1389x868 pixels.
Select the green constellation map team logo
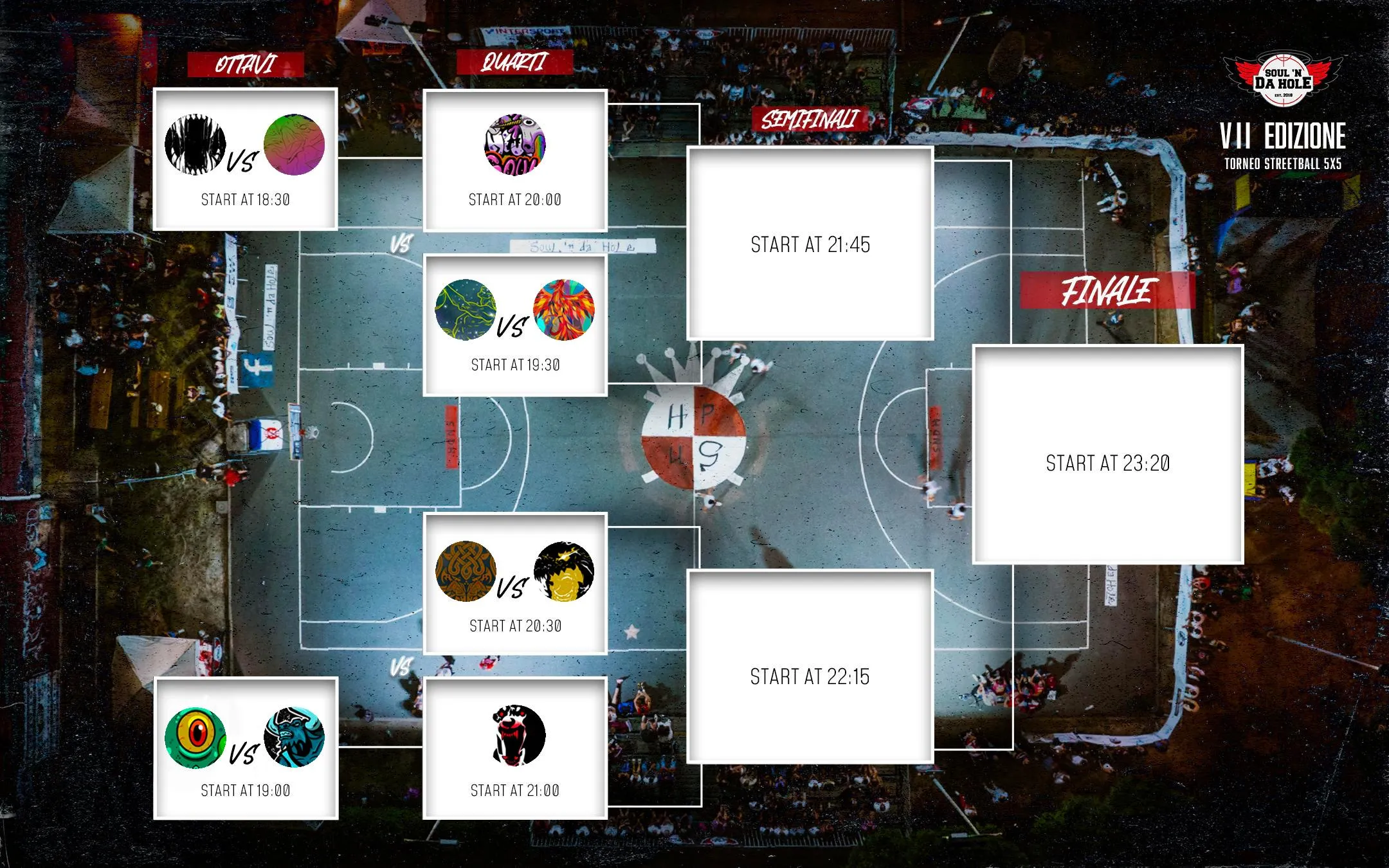(466, 309)
